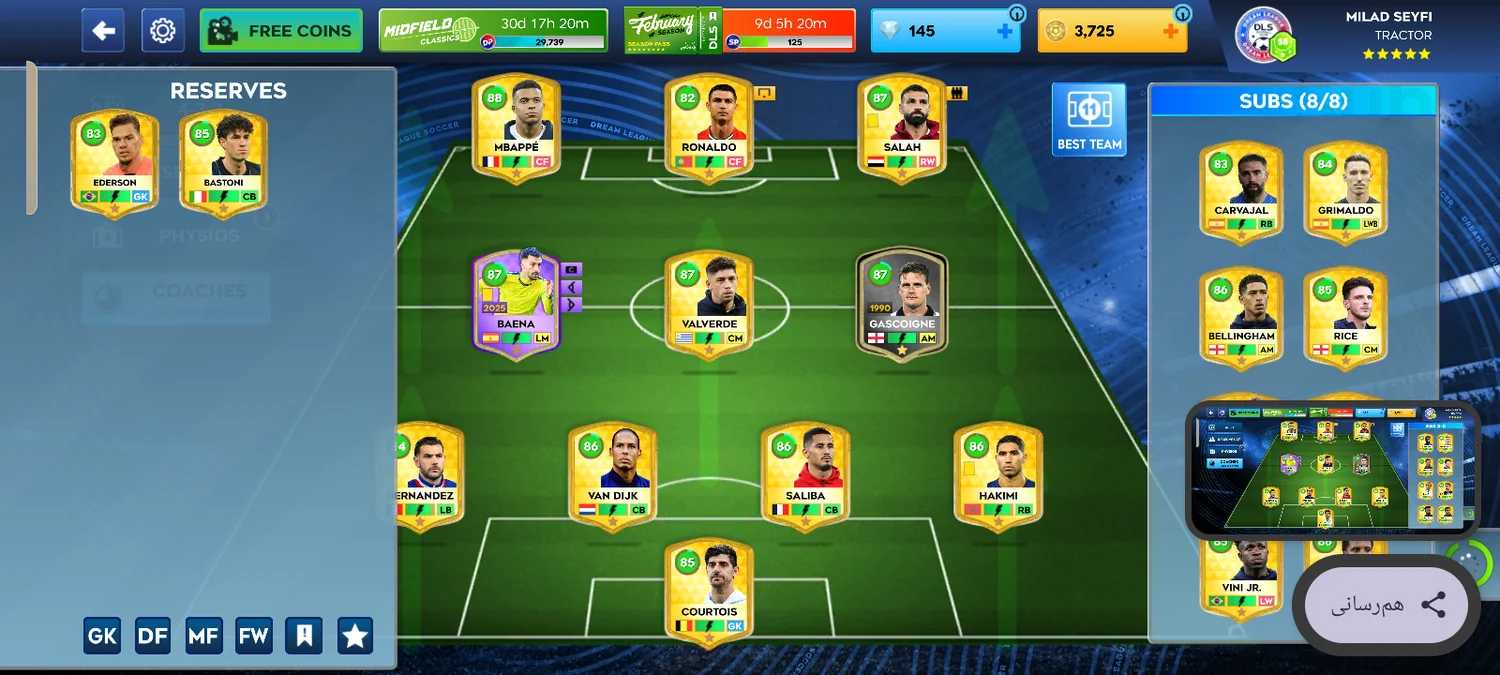This screenshot has width=1500, height=675.
Task: Tap the share screenshot button
Action: click(x=1387, y=604)
